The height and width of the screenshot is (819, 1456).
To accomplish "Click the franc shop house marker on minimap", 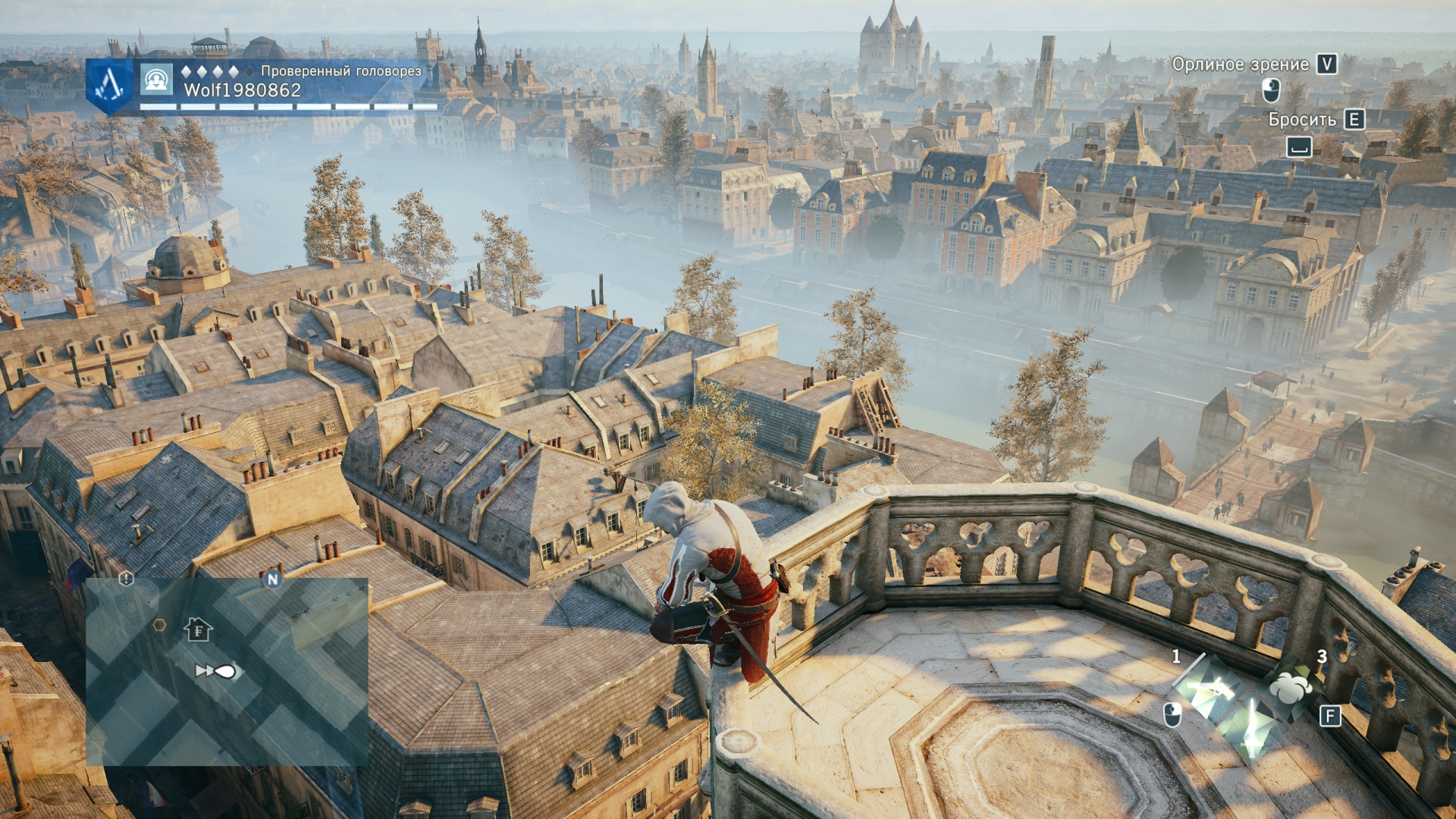I will pos(198,629).
